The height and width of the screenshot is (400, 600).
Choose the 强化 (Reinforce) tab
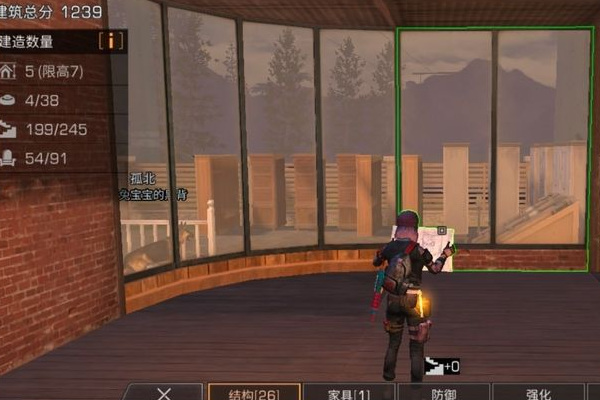pos(538,392)
